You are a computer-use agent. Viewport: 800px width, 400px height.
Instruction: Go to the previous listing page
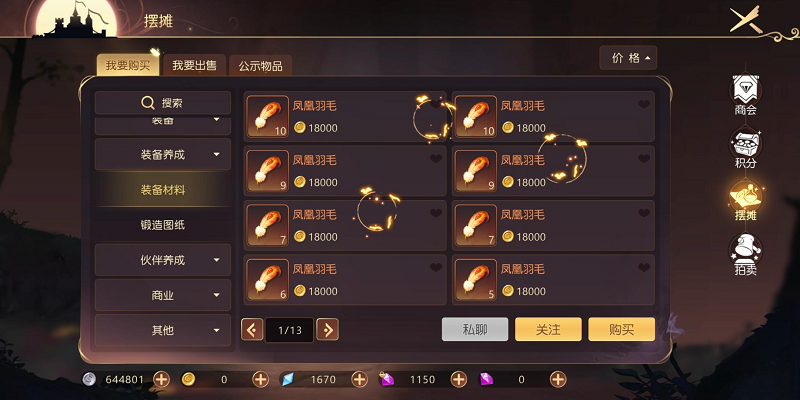pyautogui.click(x=253, y=329)
